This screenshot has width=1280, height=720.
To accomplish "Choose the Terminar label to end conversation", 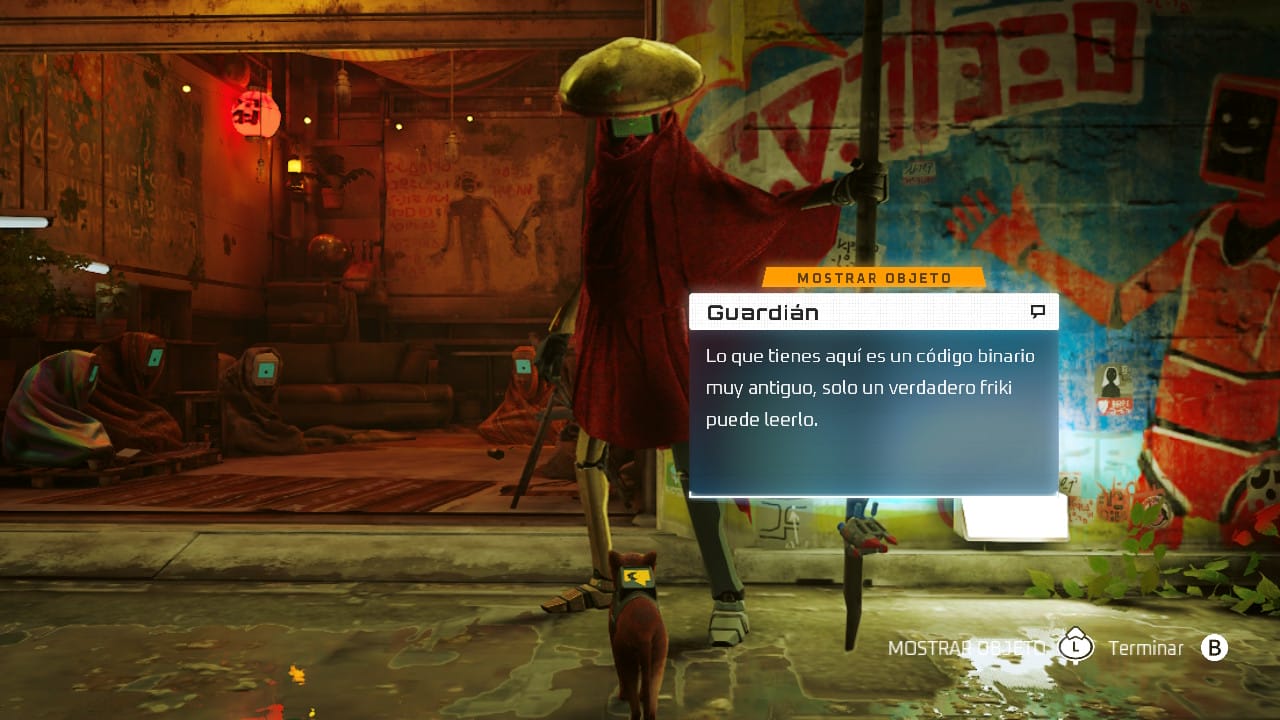I will (x=1145, y=648).
